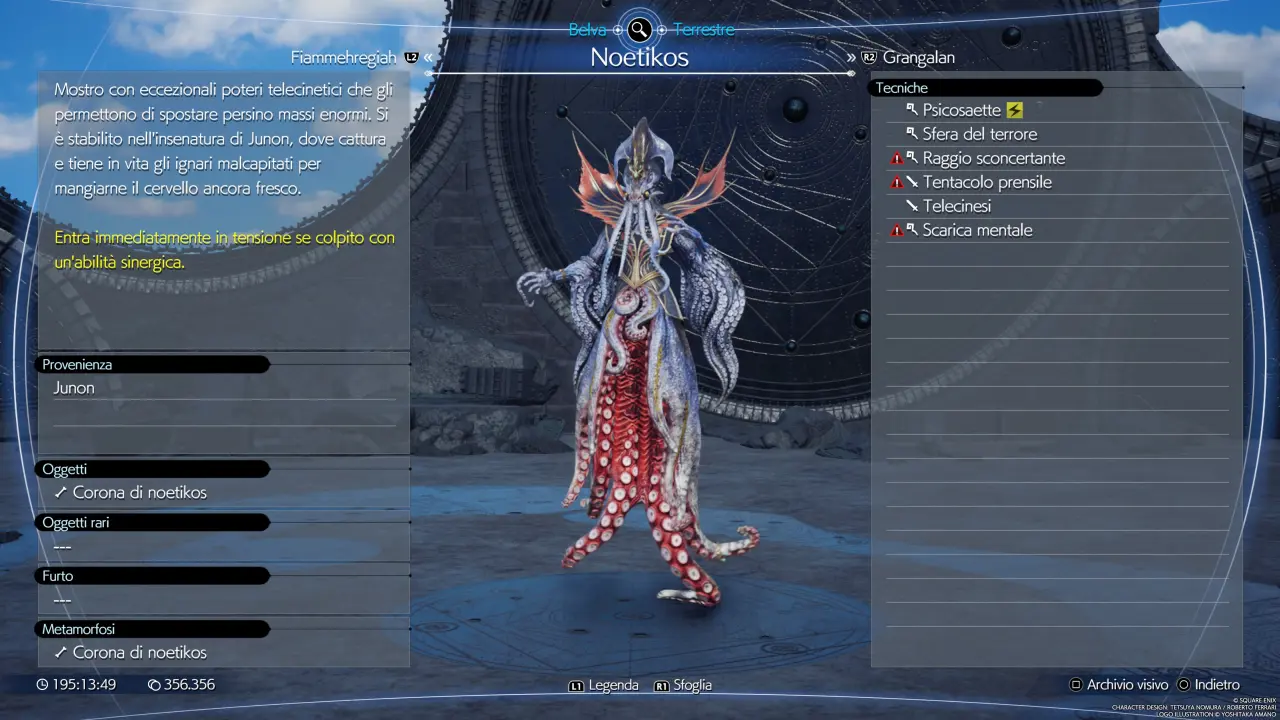Go to previous entry Fiammehregiah
This screenshot has height=720, width=1280.
(x=344, y=58)
